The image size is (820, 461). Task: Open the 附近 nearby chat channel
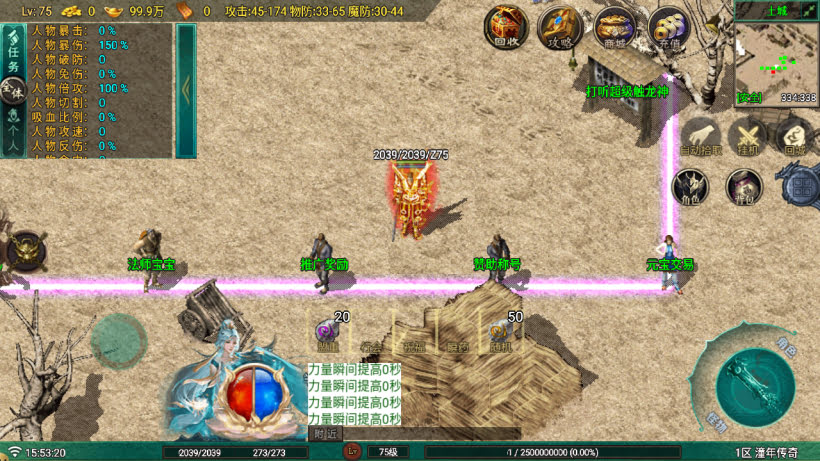325,434
